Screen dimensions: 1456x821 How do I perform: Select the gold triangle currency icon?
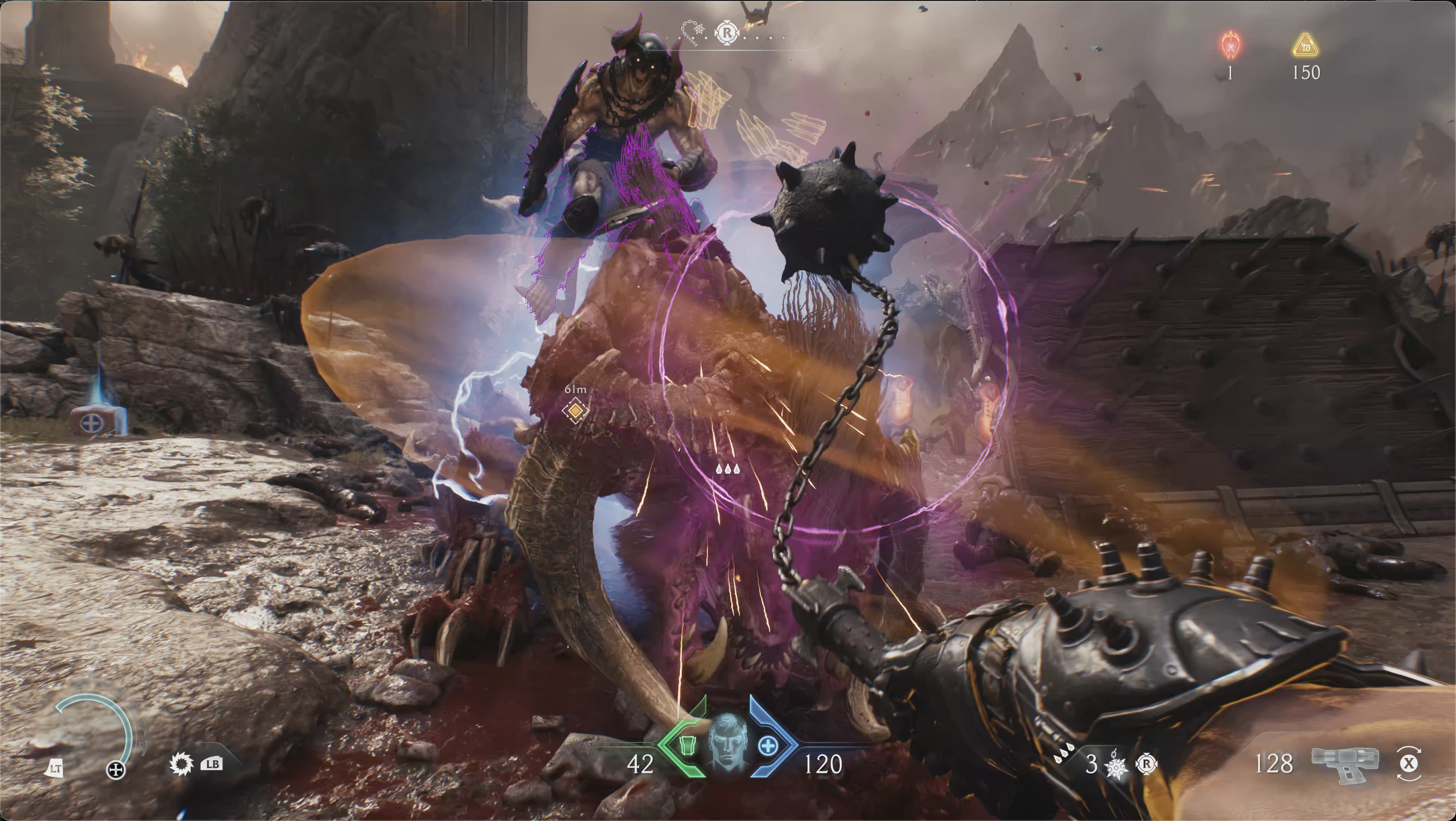coord(1305,45)
